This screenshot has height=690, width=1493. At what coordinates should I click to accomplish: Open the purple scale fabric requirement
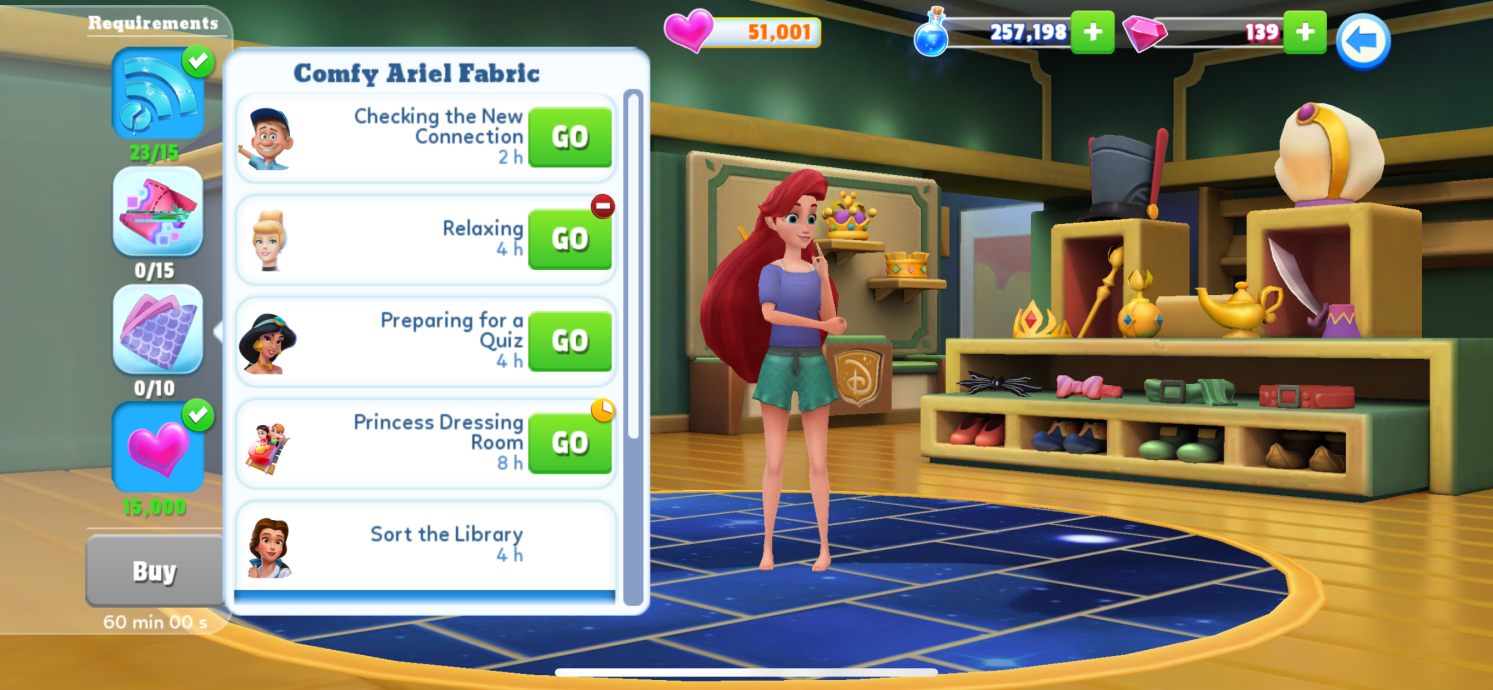(158, 330)
